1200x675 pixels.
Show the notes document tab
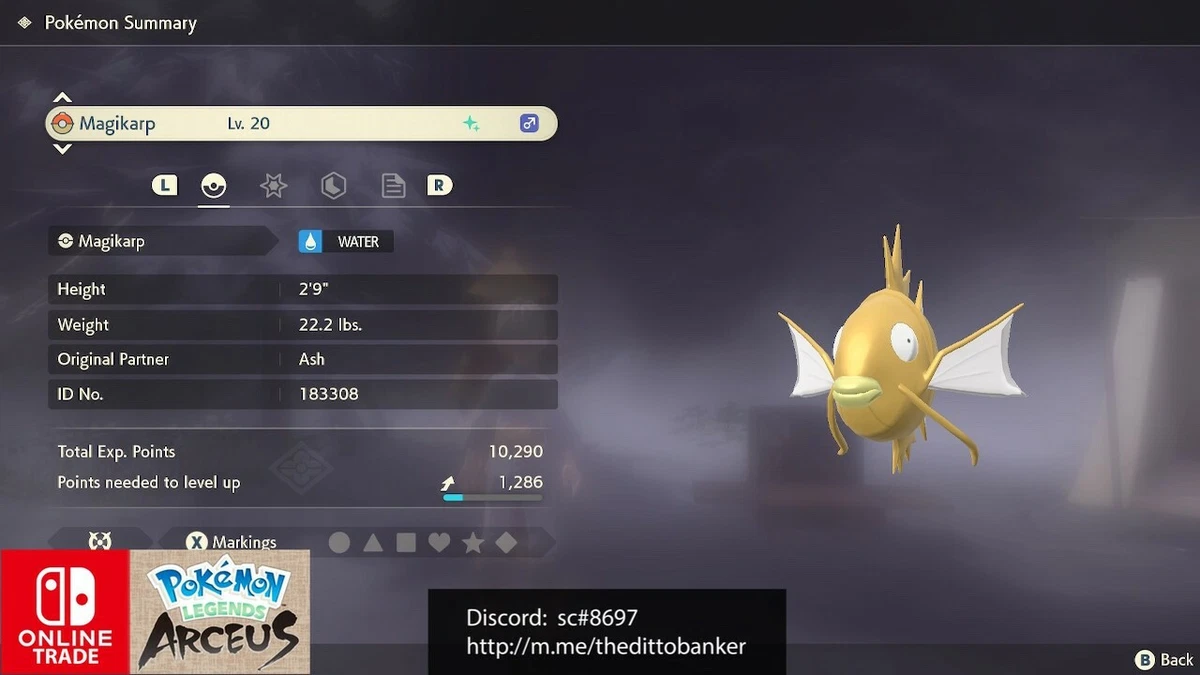393,185
